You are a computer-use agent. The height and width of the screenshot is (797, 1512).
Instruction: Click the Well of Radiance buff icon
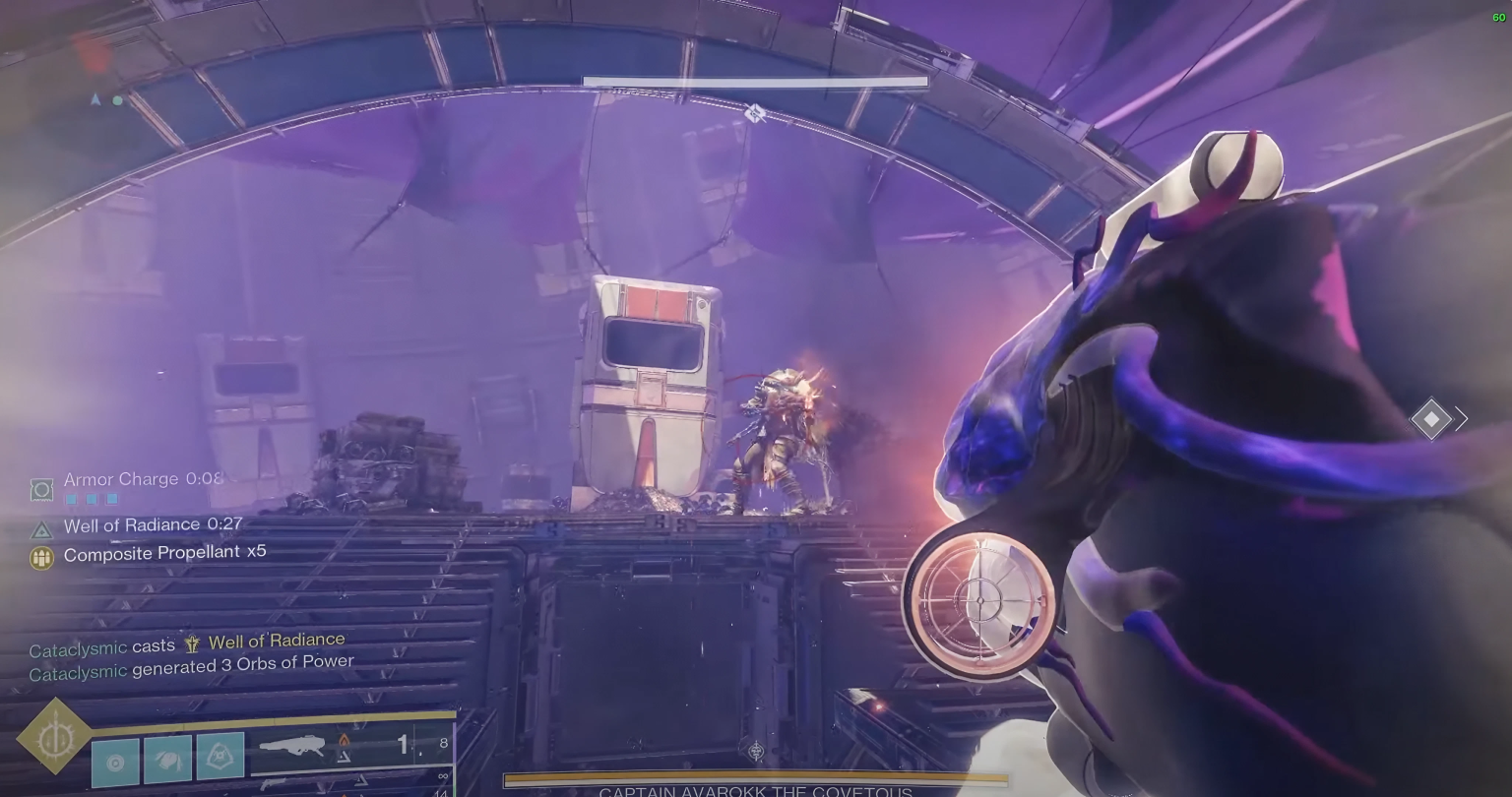pyautogui.click(x=40, y=529)
